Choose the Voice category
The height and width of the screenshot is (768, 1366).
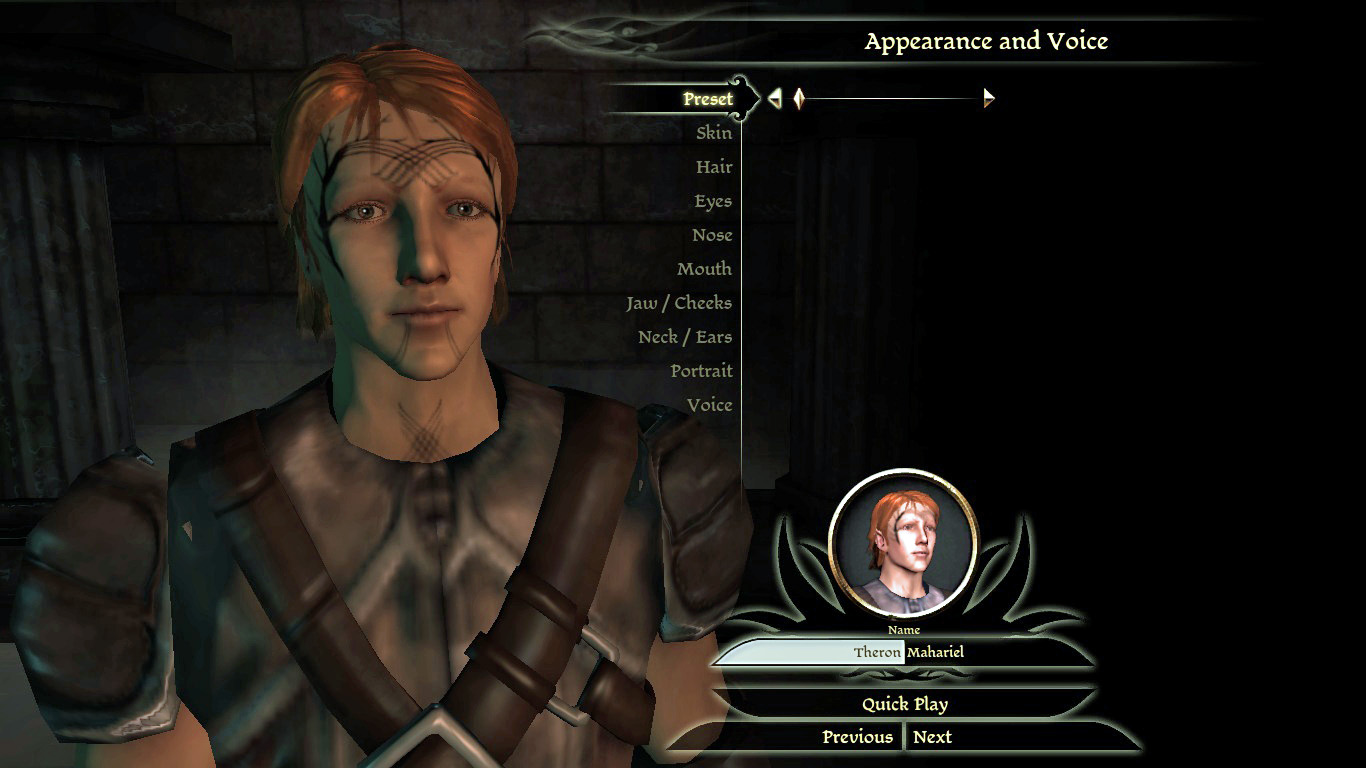point(709,405)
